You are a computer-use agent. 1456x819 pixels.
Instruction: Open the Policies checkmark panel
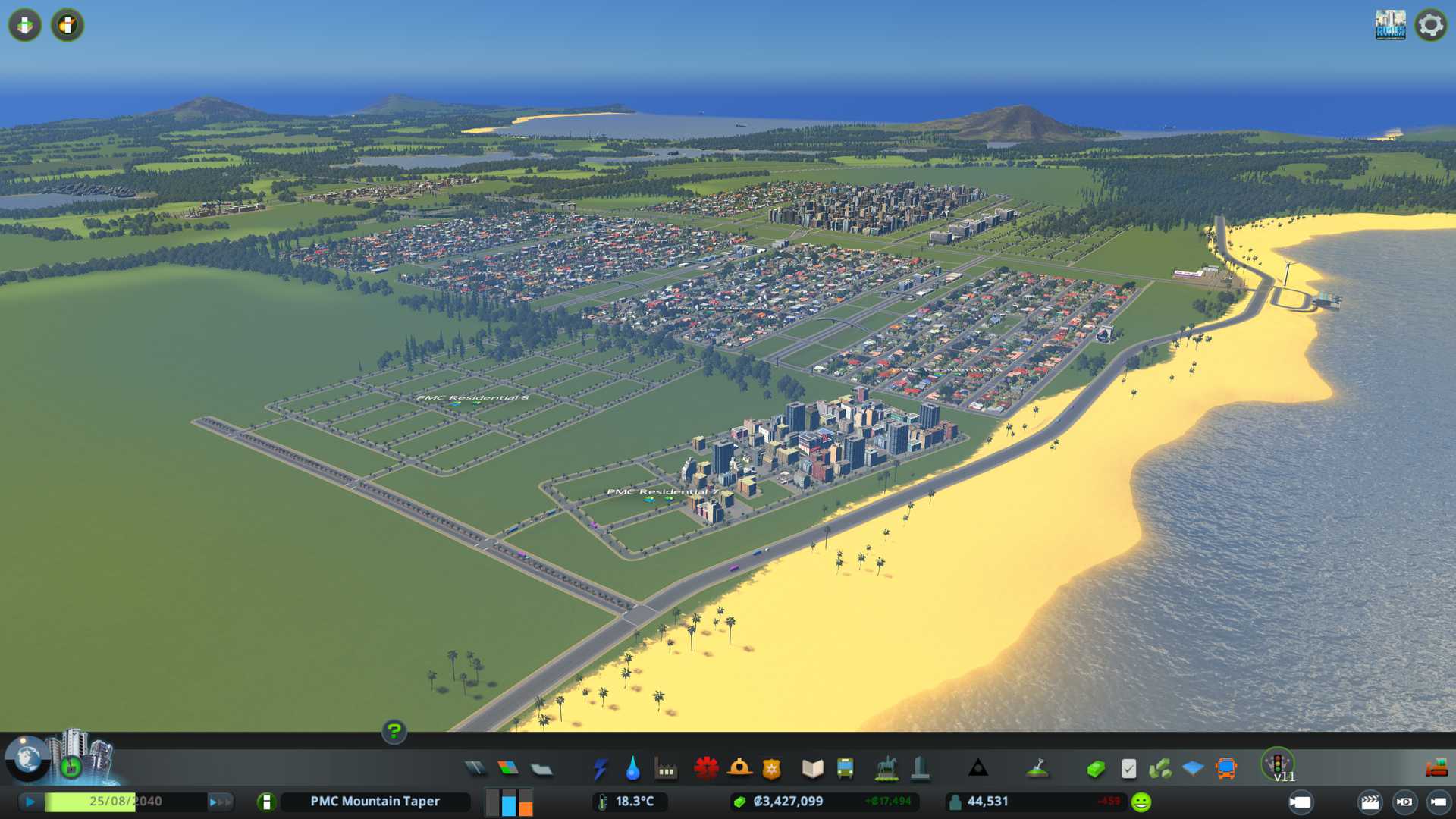click(1128, 769)
